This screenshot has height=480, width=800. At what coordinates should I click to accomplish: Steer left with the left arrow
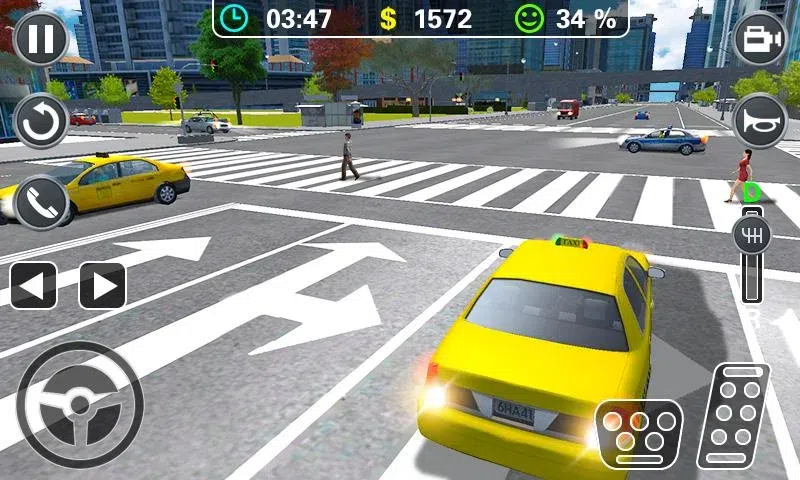click(33, 285)
